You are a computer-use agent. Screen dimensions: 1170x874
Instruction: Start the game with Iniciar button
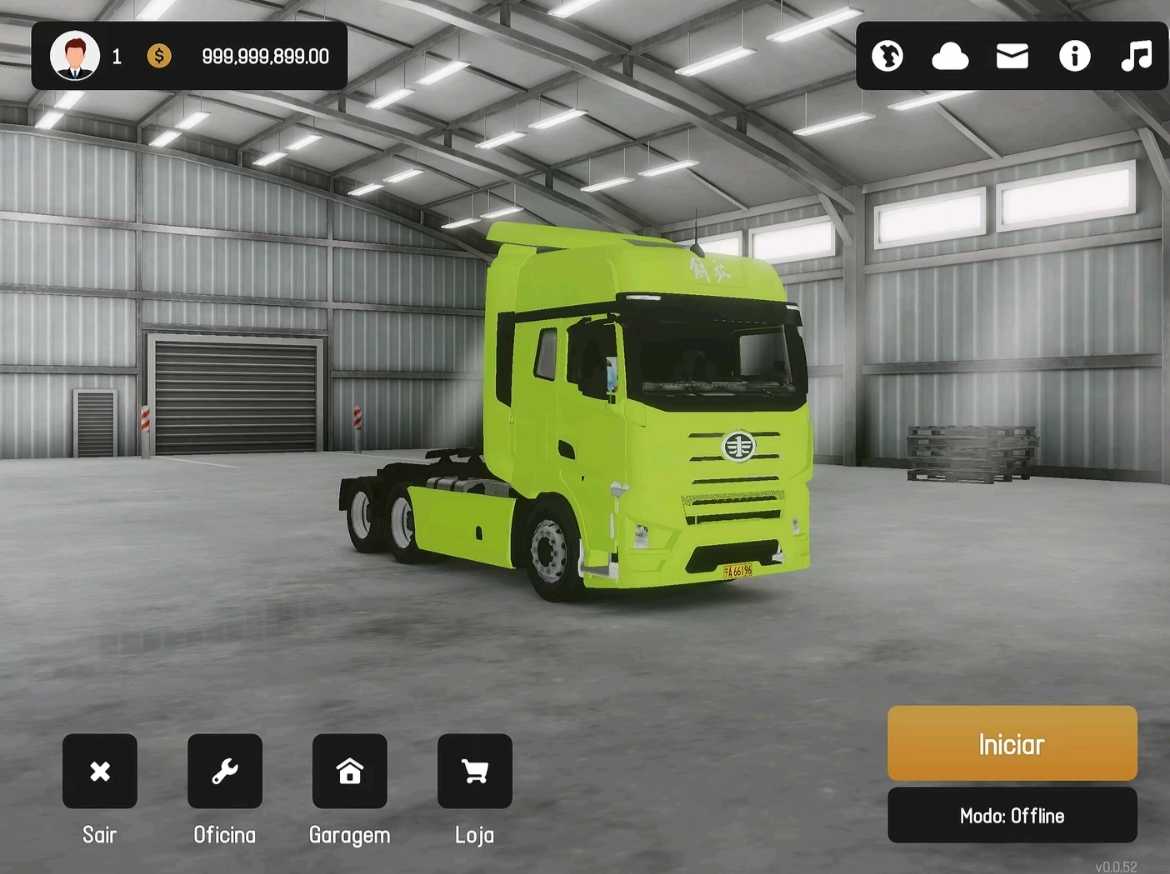(x=1012, y=744)
